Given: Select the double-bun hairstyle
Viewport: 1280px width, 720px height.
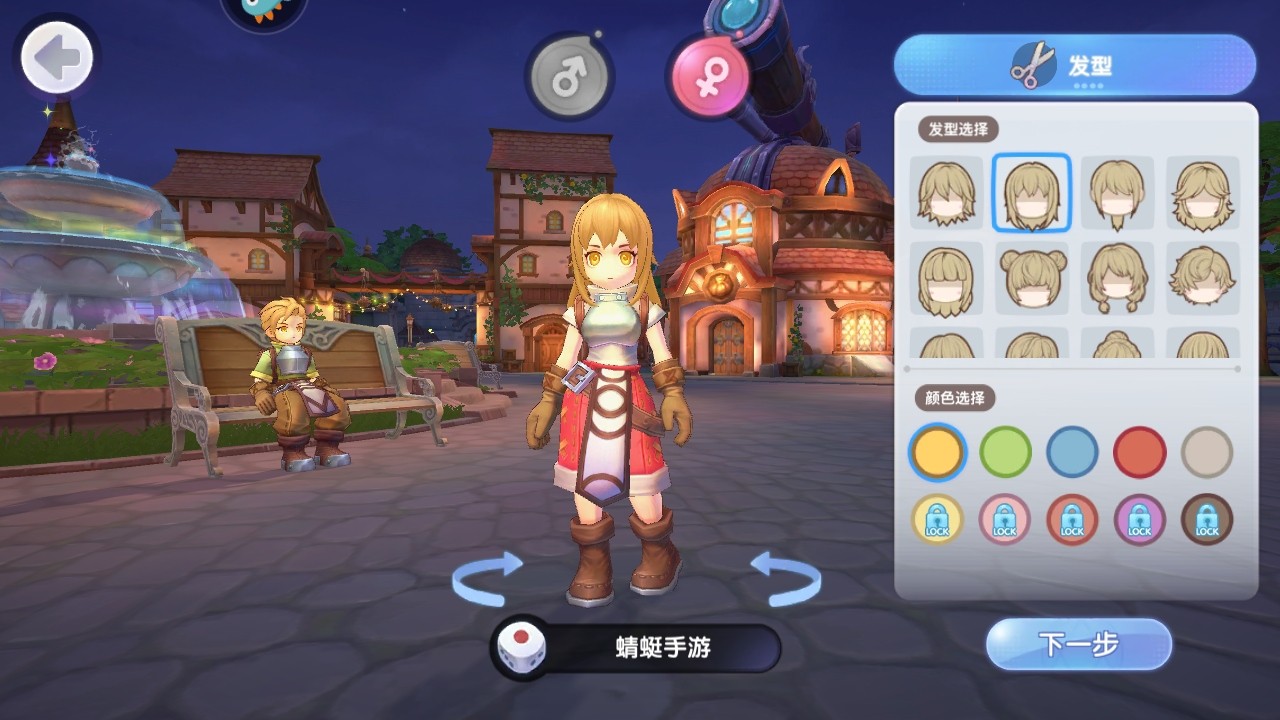Looking at the screenshot, I should 1031,278.
